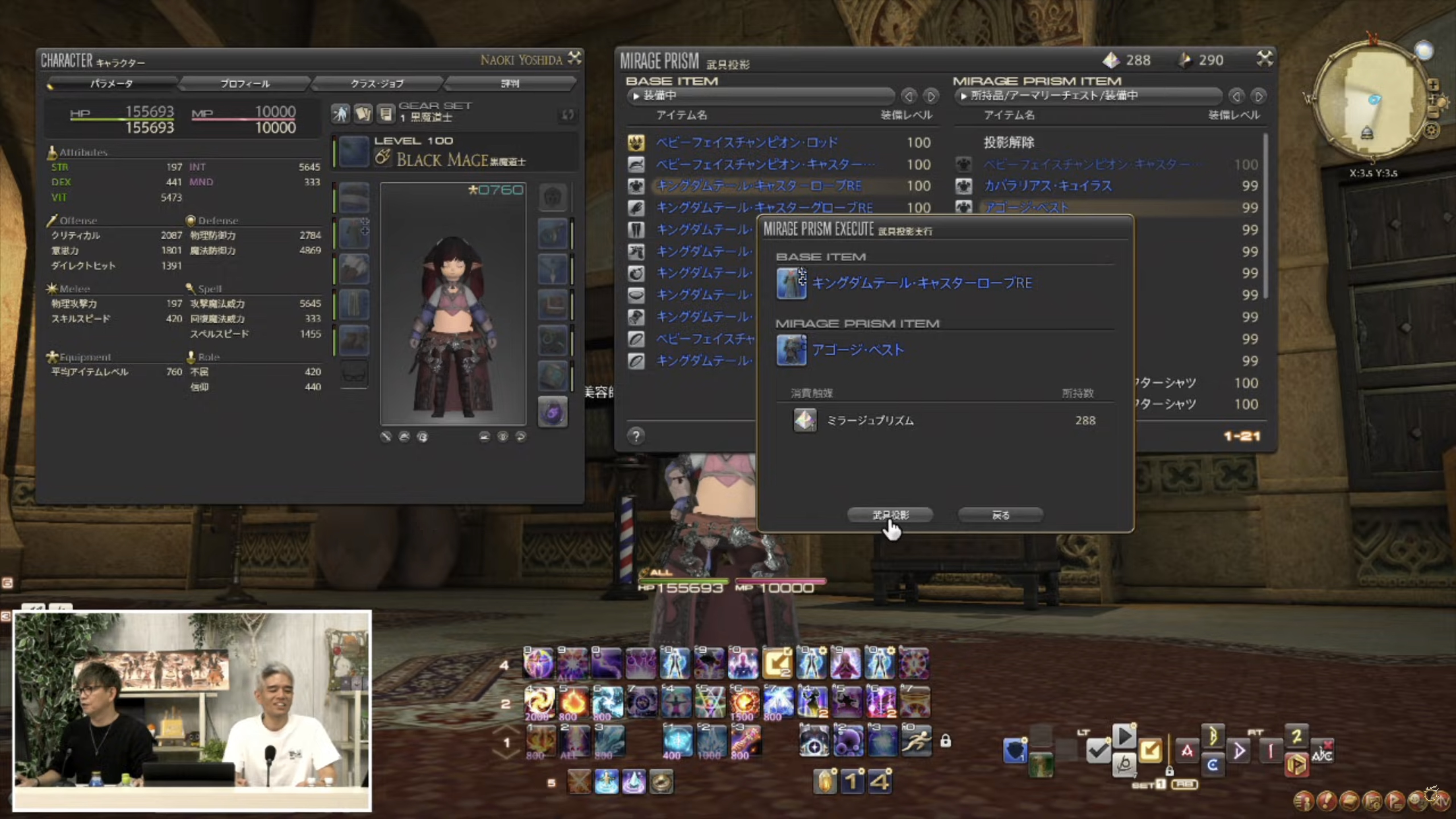Activate the sprint running-figure action
Screen dimensions: 1456x819
tap(916, 741)
